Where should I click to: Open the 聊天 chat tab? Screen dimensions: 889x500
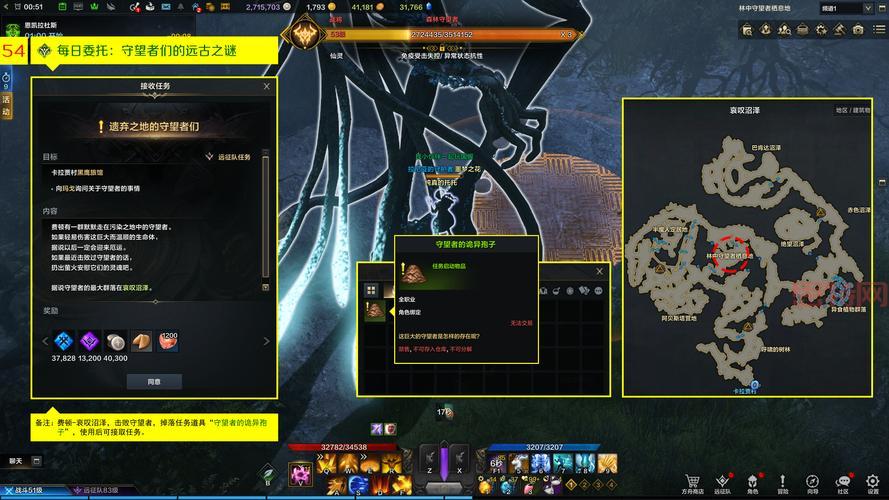(x=16, y=461)
